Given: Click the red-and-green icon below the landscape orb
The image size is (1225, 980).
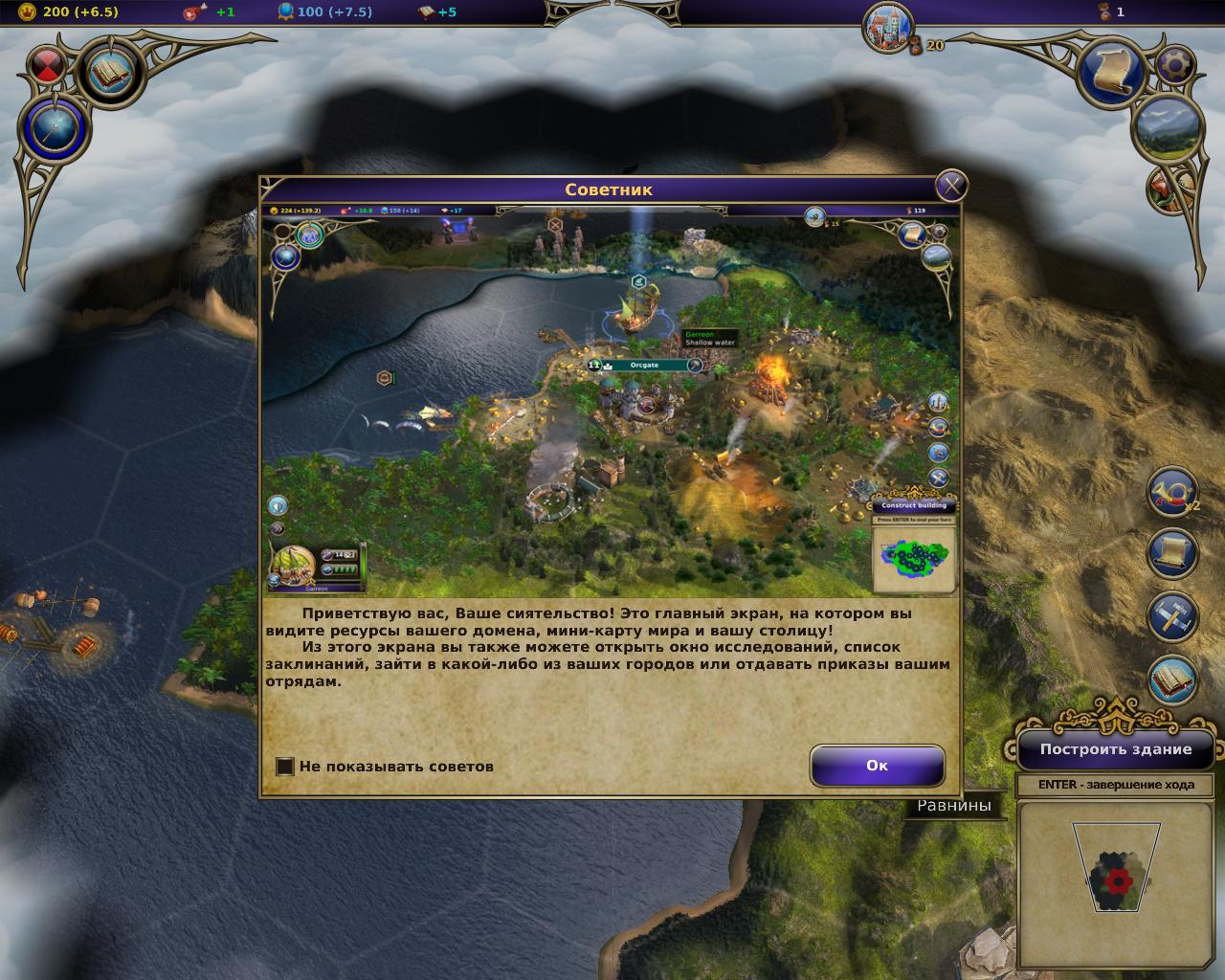Looking at the screenshot, I should click(1165, 189).
